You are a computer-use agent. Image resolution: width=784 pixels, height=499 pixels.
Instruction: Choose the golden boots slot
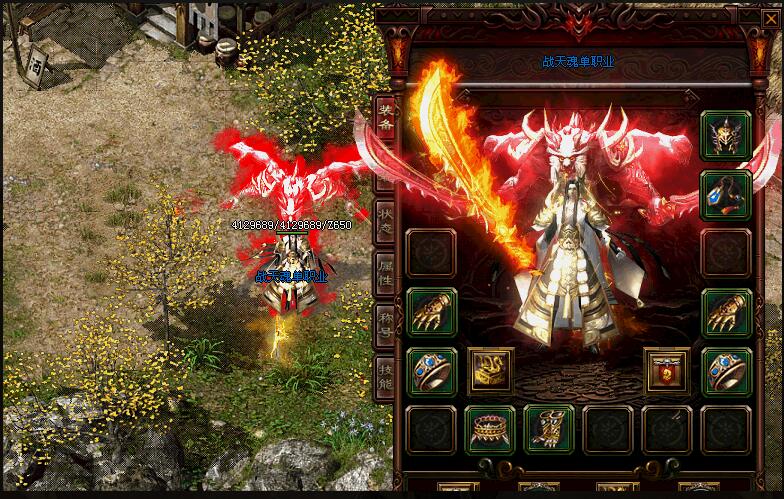coord(549,429)
